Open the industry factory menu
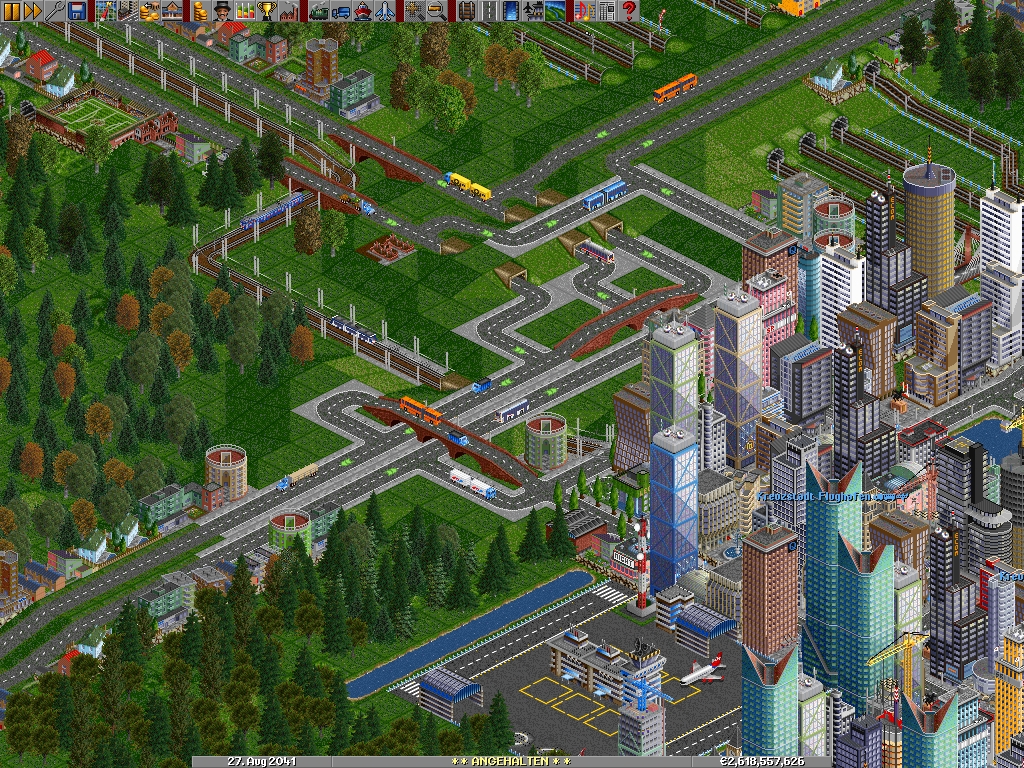1024x768 pixels. [290, 11]
